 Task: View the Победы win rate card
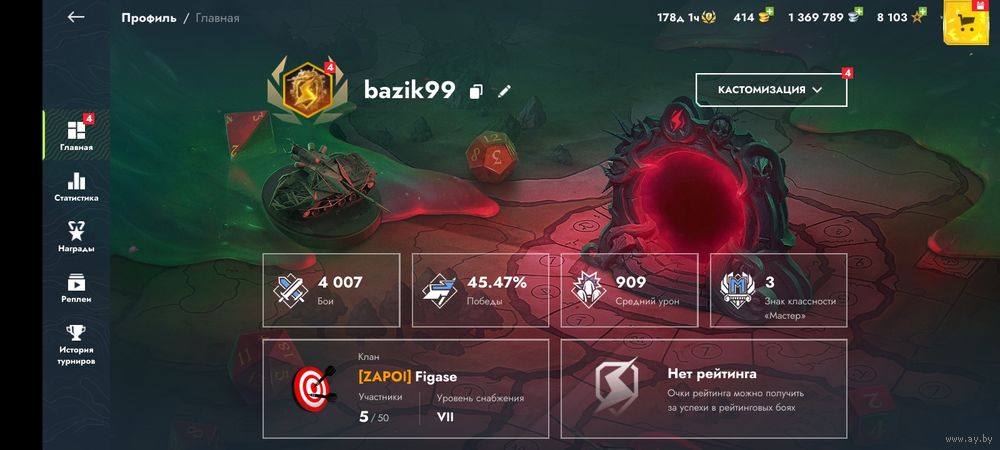coord(480,289)
